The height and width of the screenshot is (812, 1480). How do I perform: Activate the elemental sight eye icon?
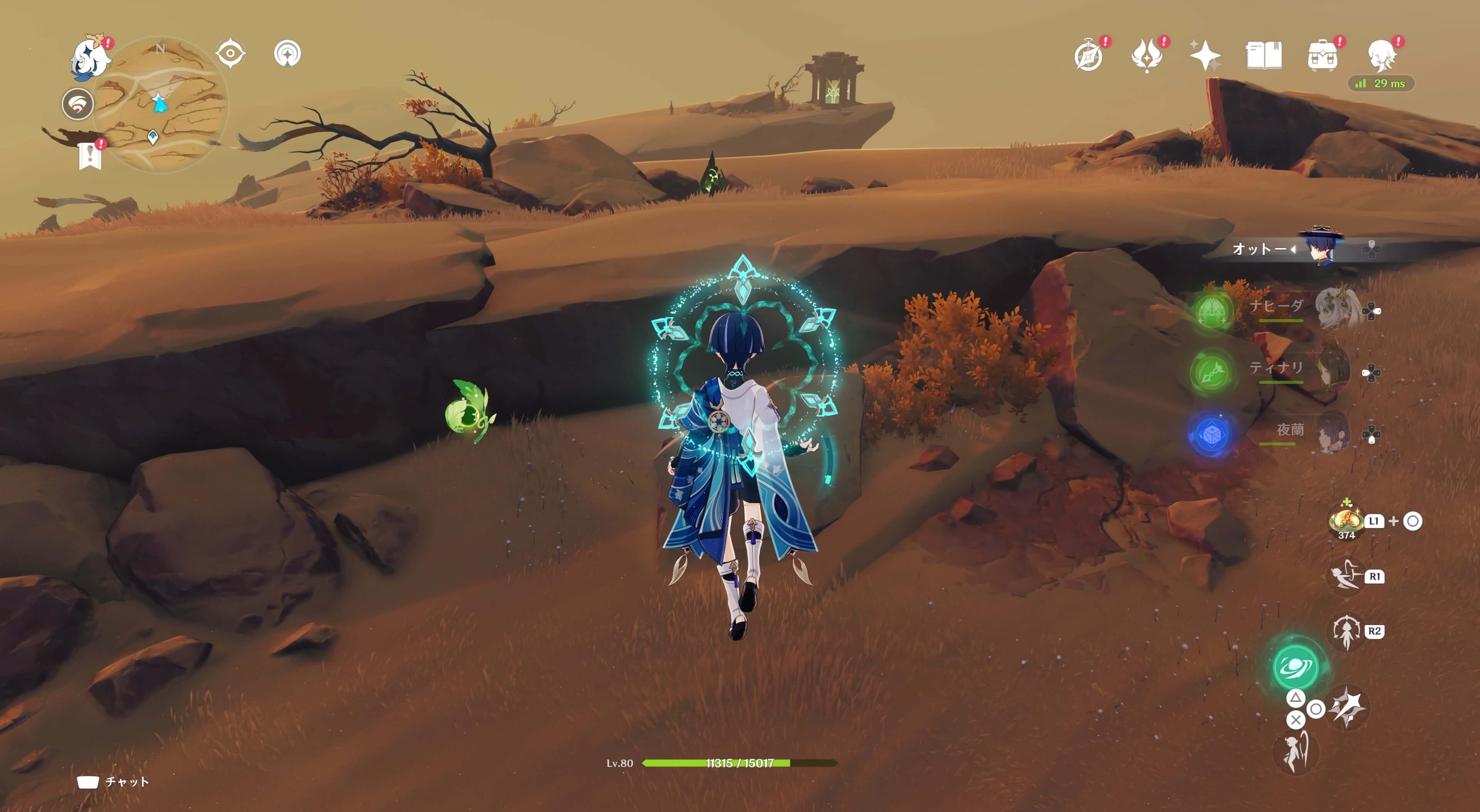(230, 54)
